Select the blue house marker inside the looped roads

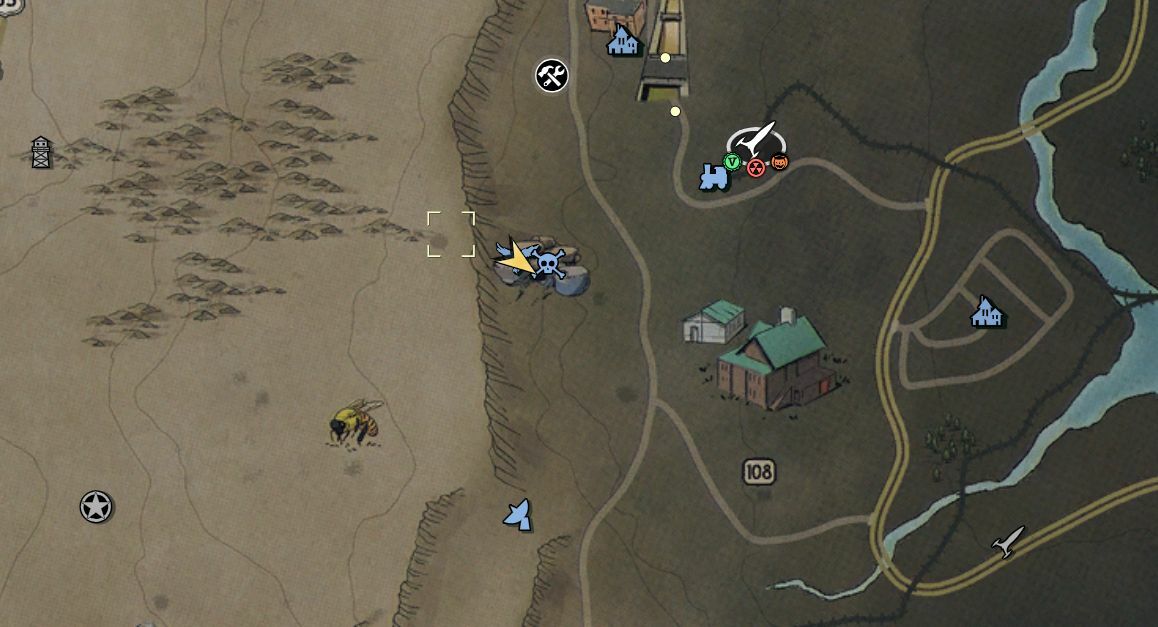[x=987, y=312]
